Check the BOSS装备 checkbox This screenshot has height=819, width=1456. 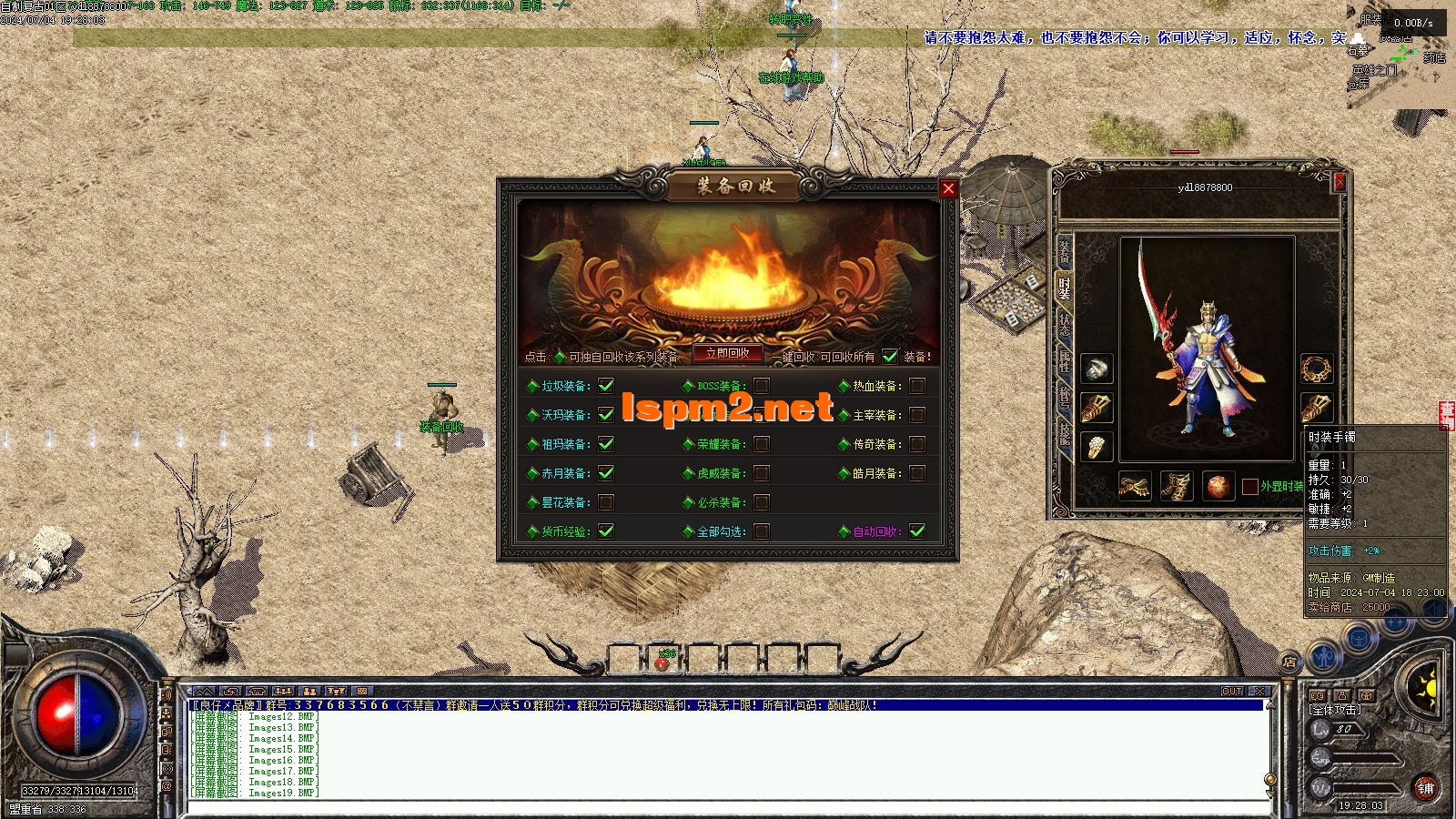(762, 386)
